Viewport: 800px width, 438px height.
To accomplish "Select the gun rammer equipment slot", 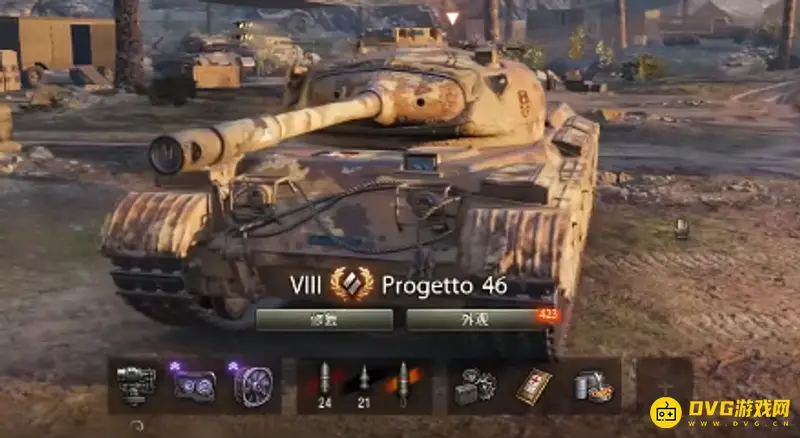I will coord(136,385).
